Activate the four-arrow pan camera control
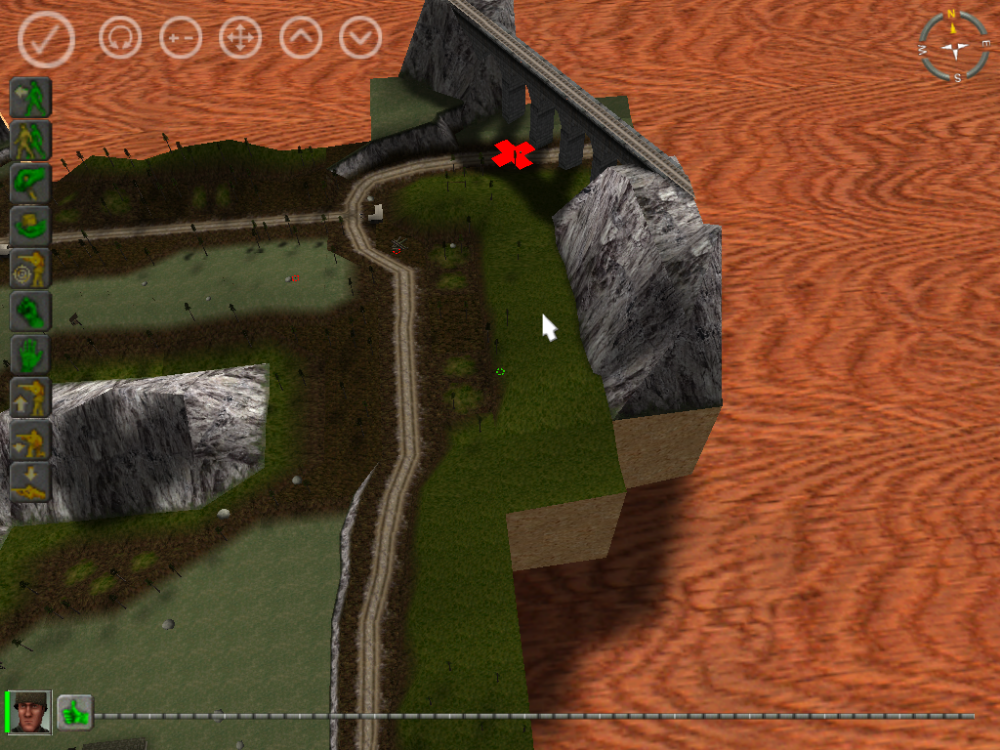This screenshot has height=750, width=1000. tap(241, 39)
